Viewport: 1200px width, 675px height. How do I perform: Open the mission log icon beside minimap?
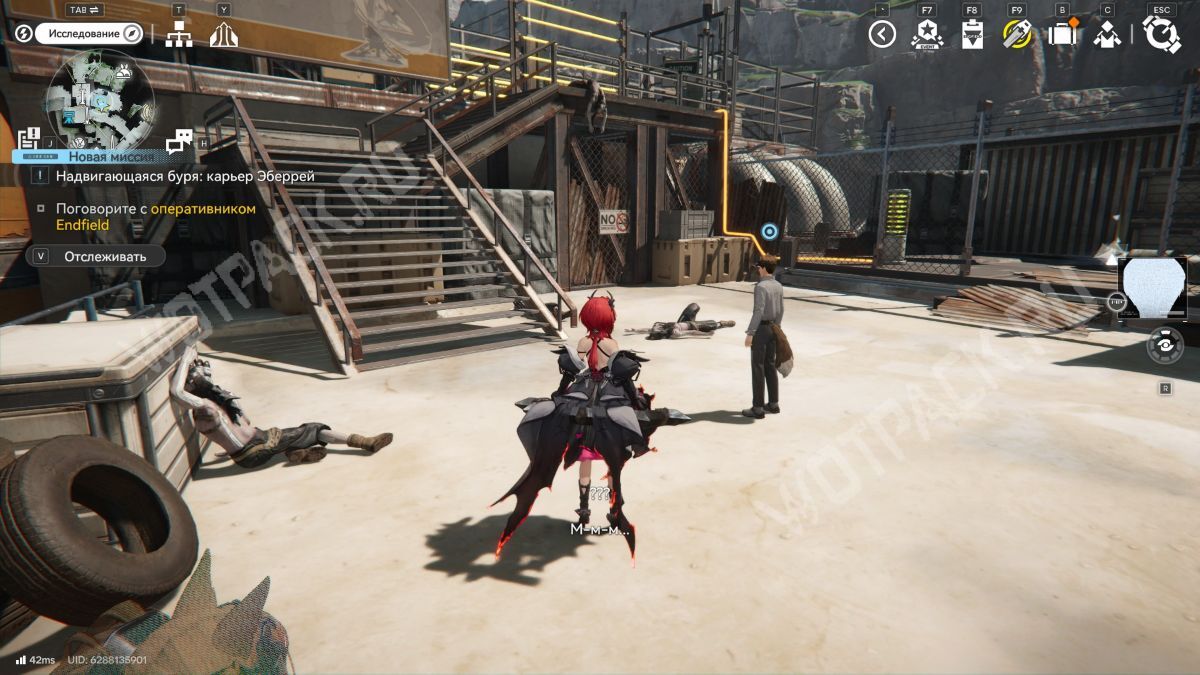point(29,139)
